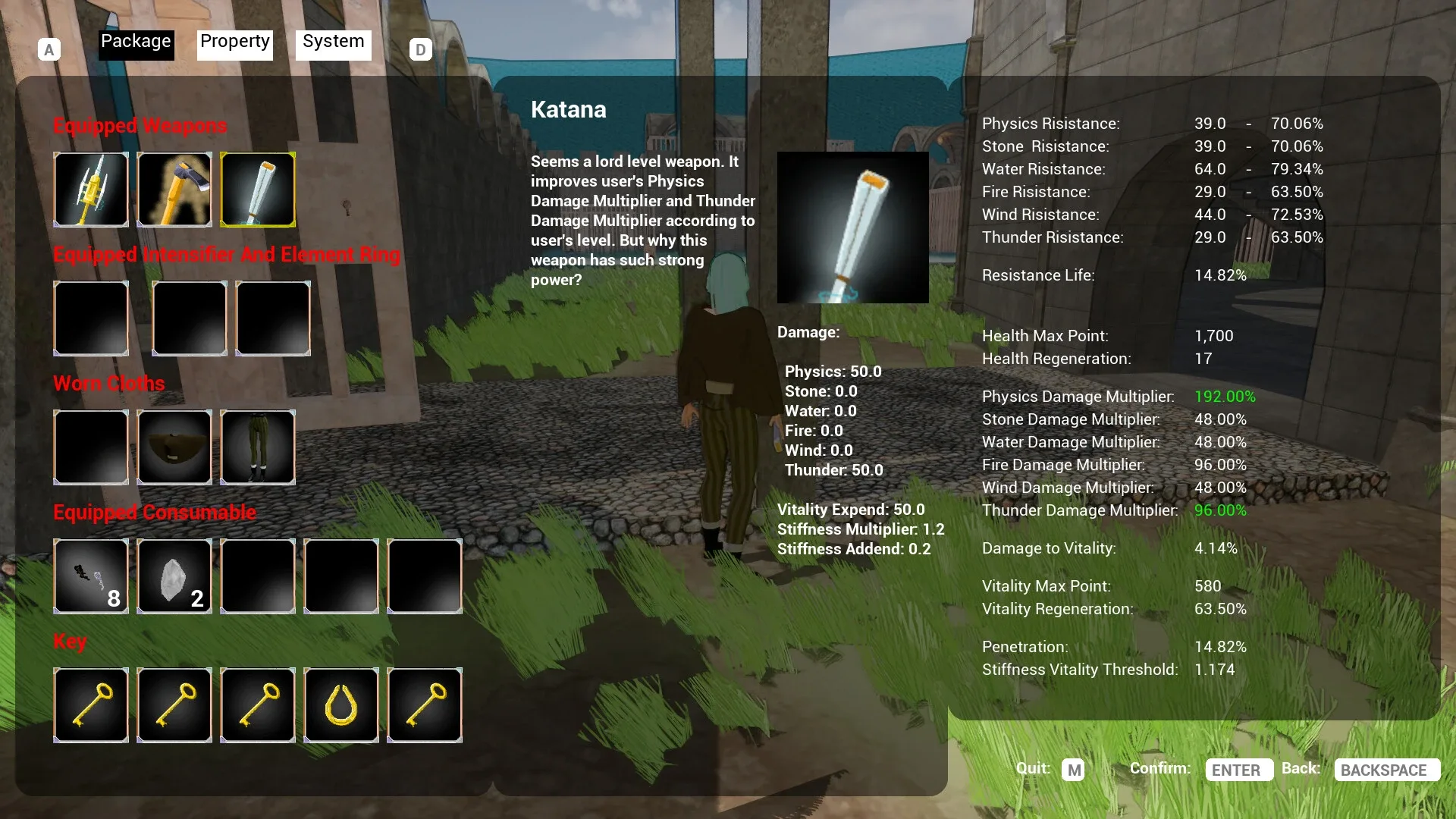Select the hammer weapon icon

click(174, 190)
